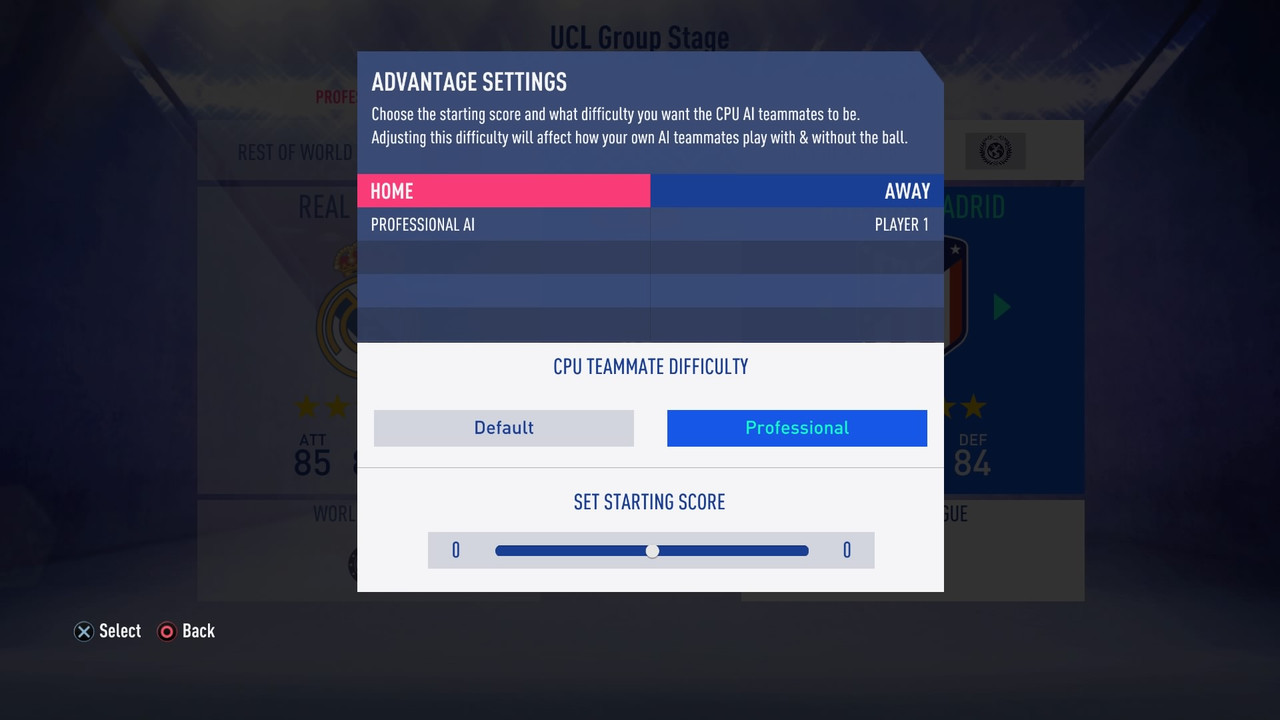Open the PROFESSIONAL AI difficulty row
The image size is (1280, 720).
tap(503, 224)
